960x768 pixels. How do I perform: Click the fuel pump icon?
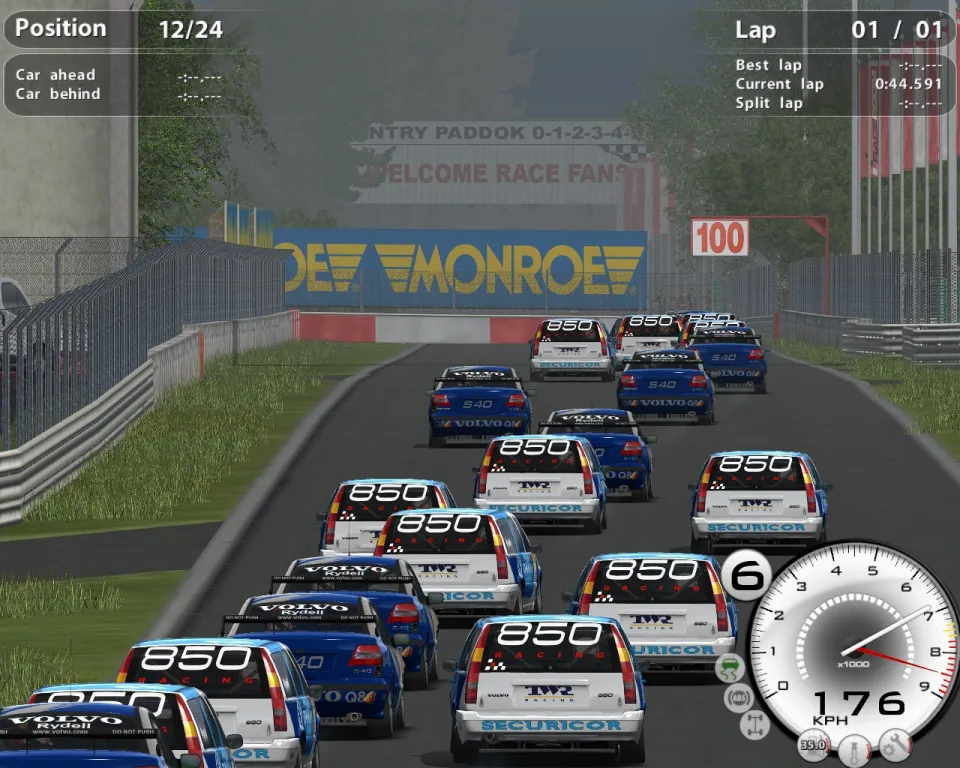tap(813, 745)
